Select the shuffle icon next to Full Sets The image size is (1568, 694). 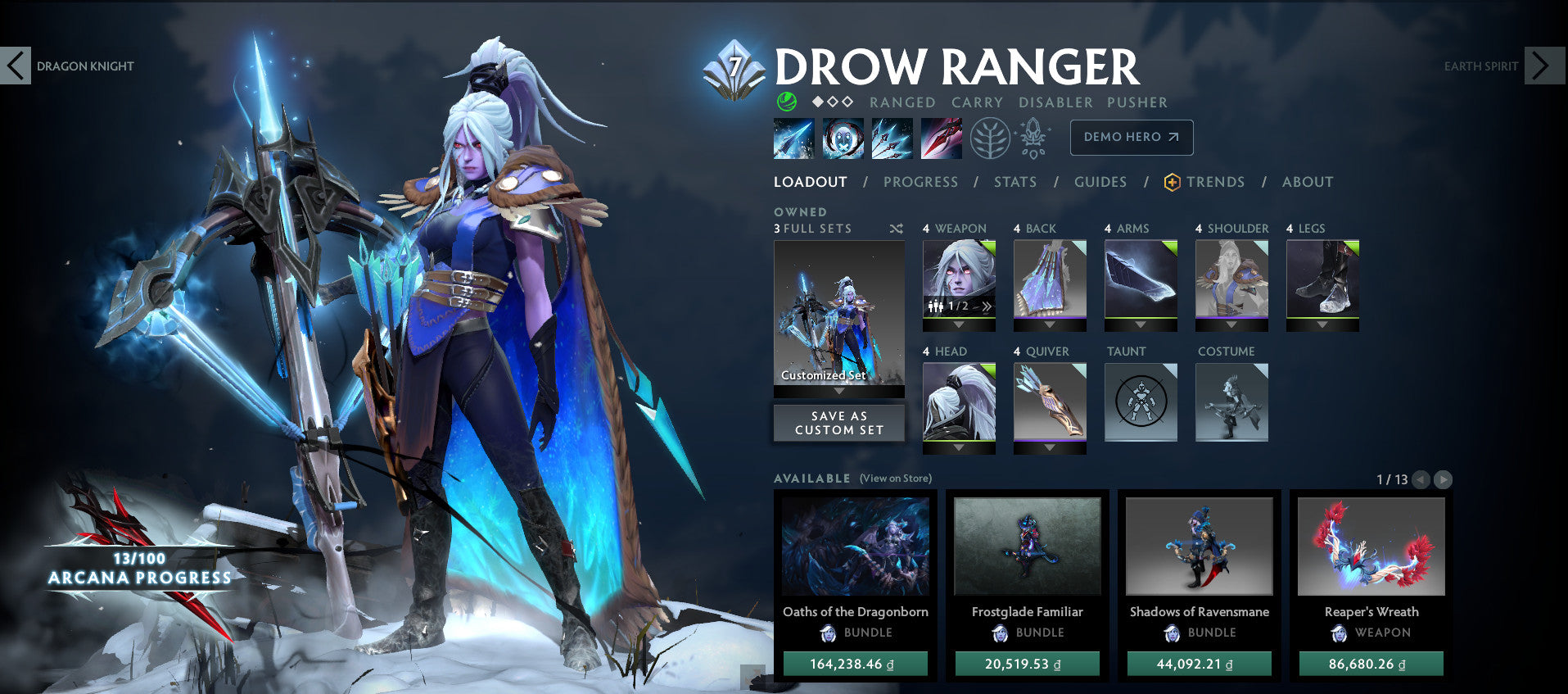pyautogui.click(x=893, y=229)
